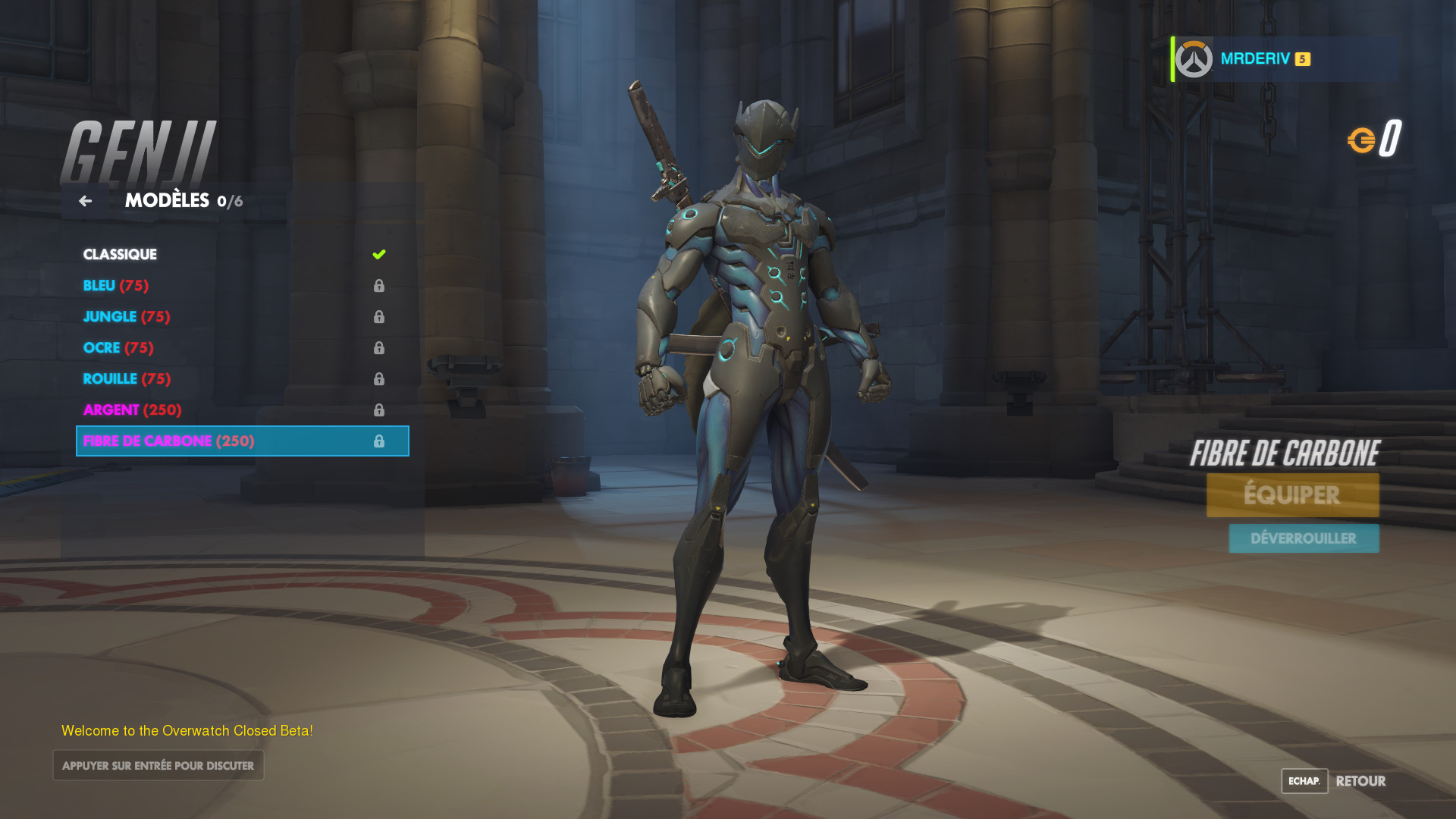Click the lock icon next to ARGENT
1456x819 pixels.
pos(379,409)
